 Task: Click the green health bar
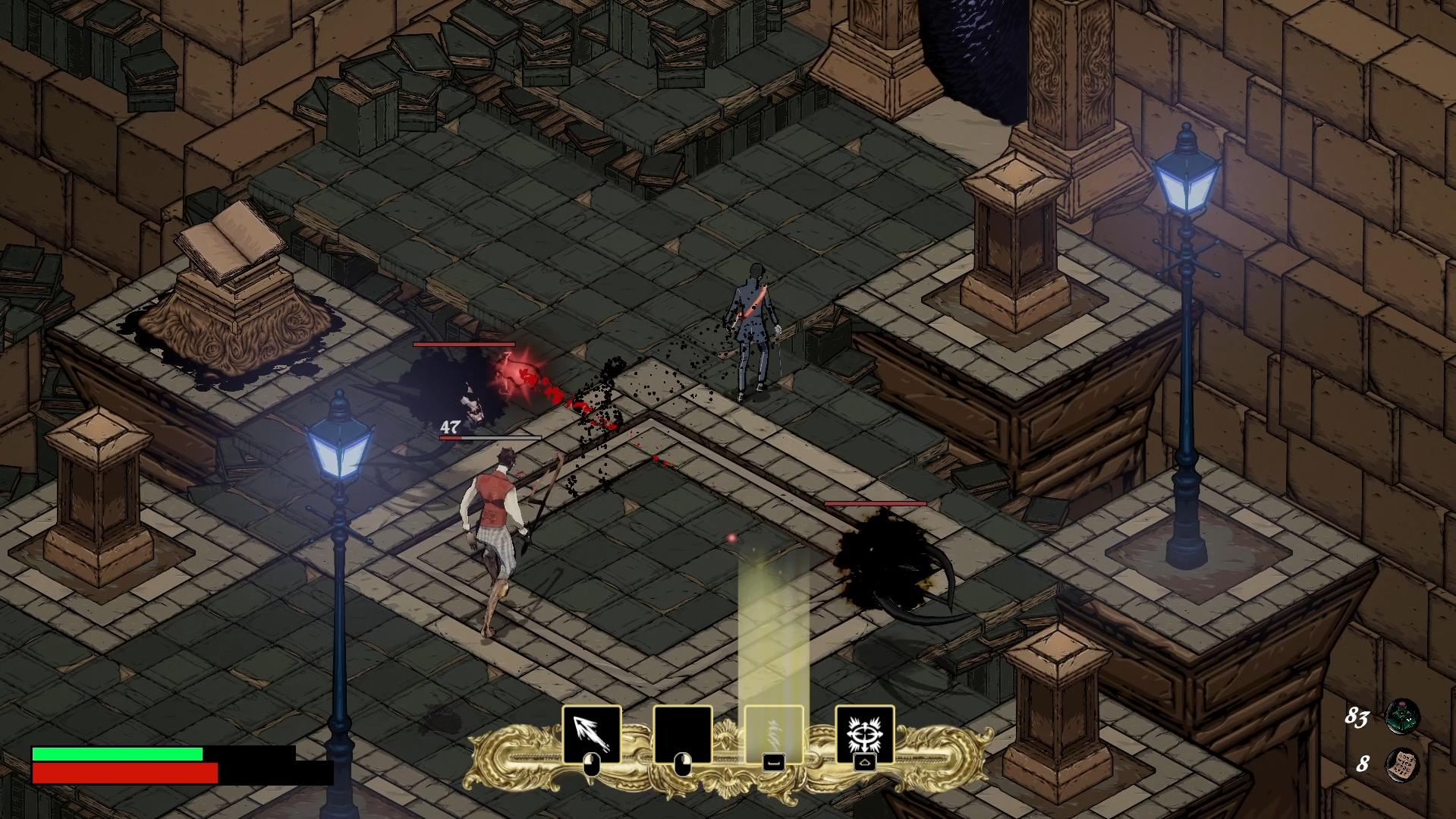(118, 753)
